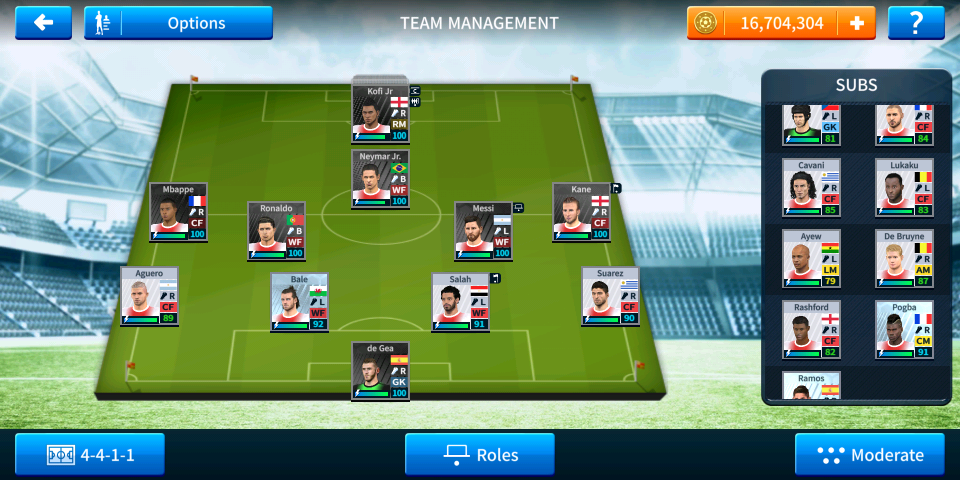Viewport: 960px width, 480px height.
Task: Select substitute De Bruyne
Action: (904, 258)
